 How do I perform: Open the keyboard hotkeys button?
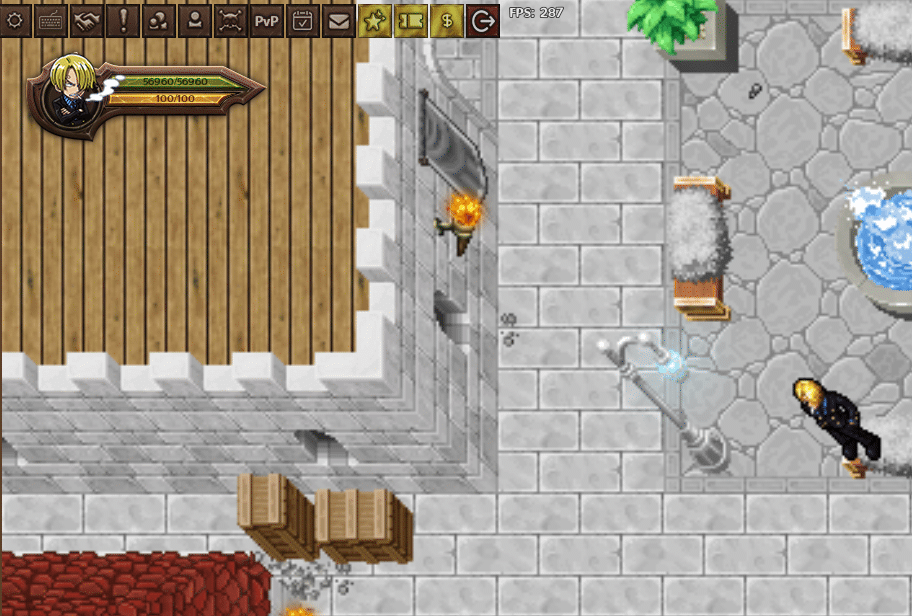pos(51,20)
